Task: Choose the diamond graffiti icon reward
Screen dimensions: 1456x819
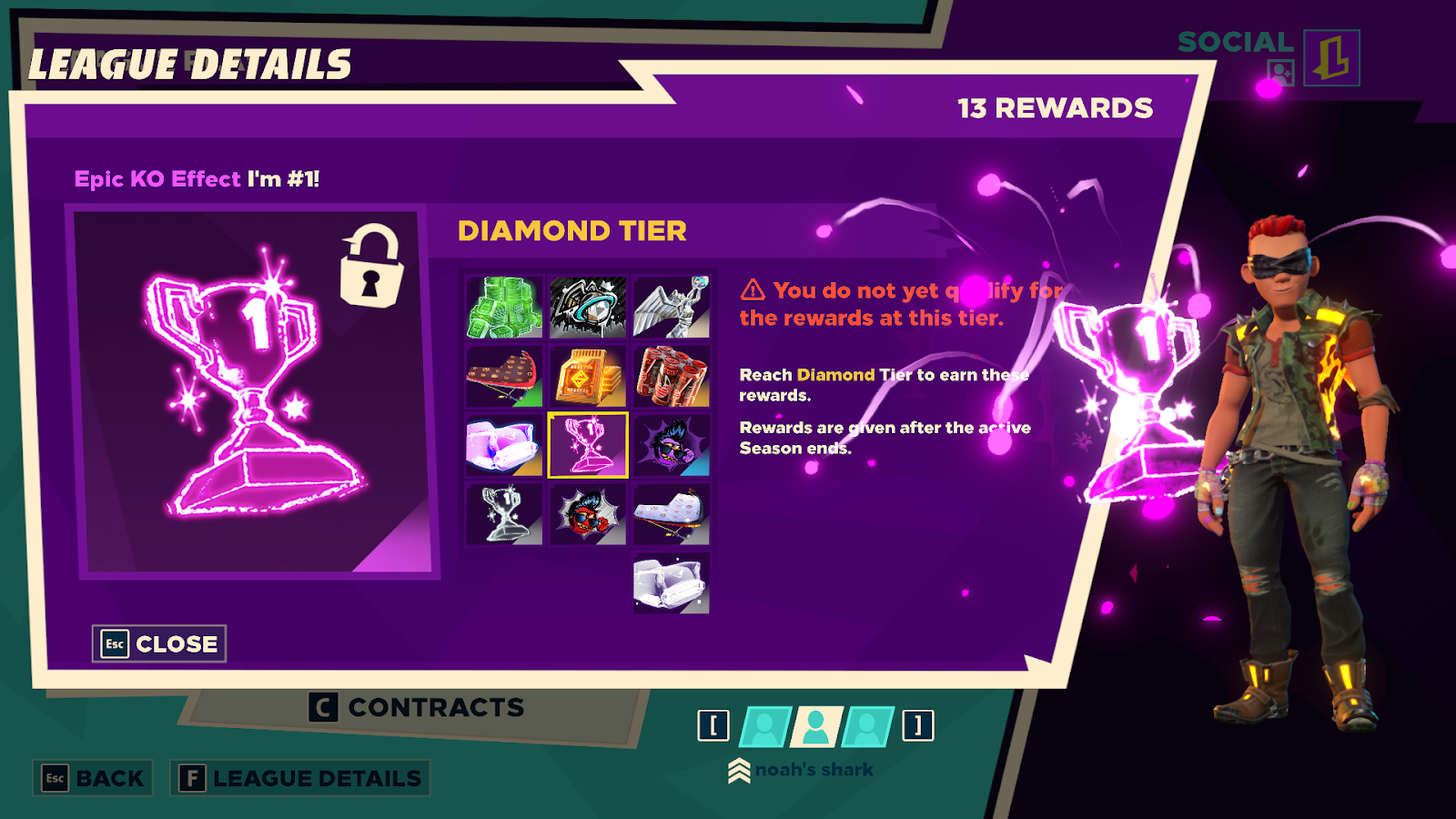Action: pyautogui.click(x=588, y=308)
